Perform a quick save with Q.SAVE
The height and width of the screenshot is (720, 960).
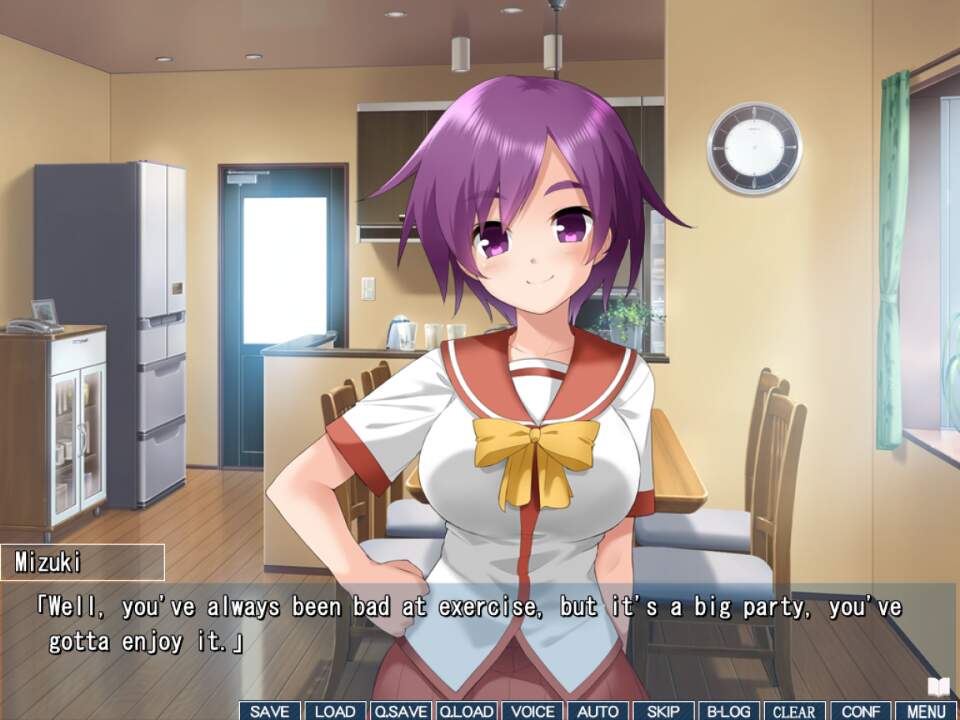coord(401,711)
